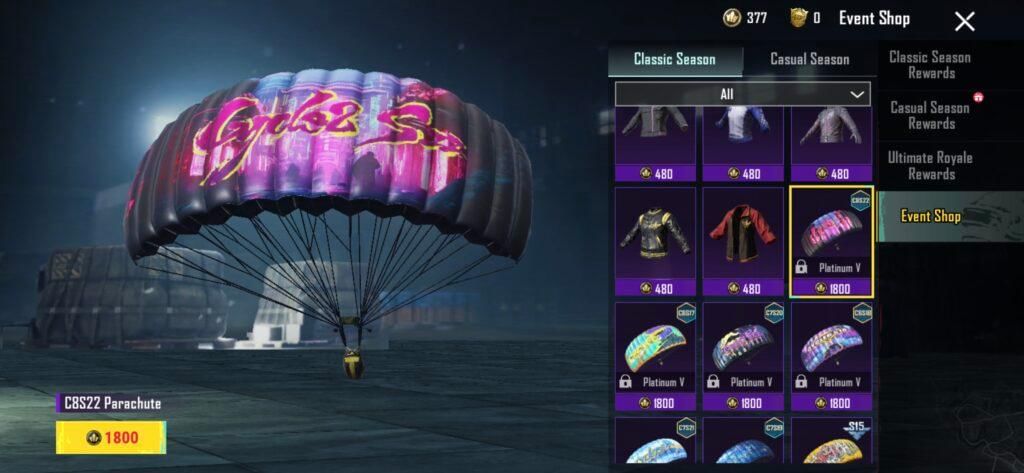Select the Classic Season tab
1024x473 pixels.
(x=675, y=59)
